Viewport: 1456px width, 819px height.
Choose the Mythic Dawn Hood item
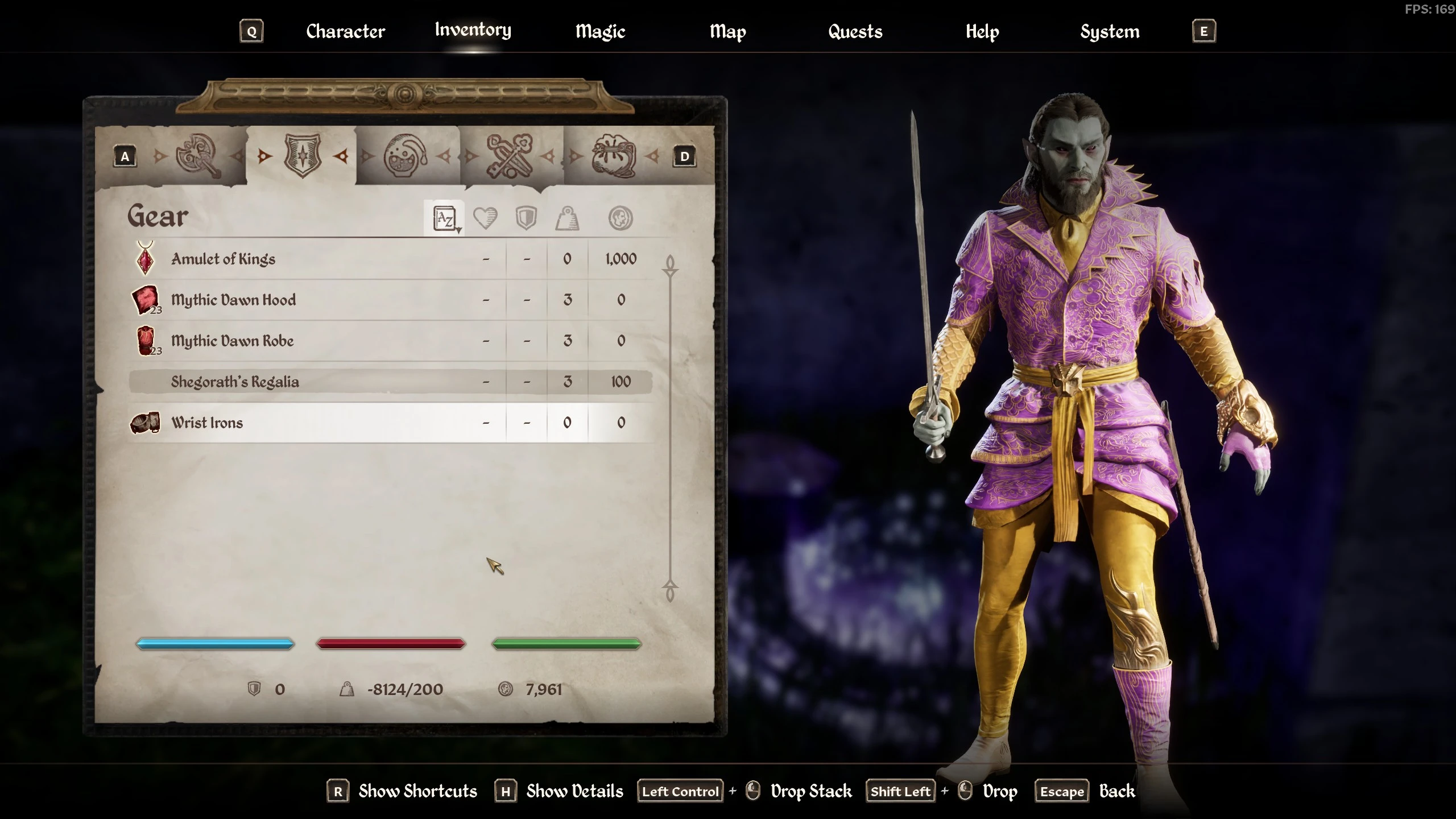click(233, 300)
